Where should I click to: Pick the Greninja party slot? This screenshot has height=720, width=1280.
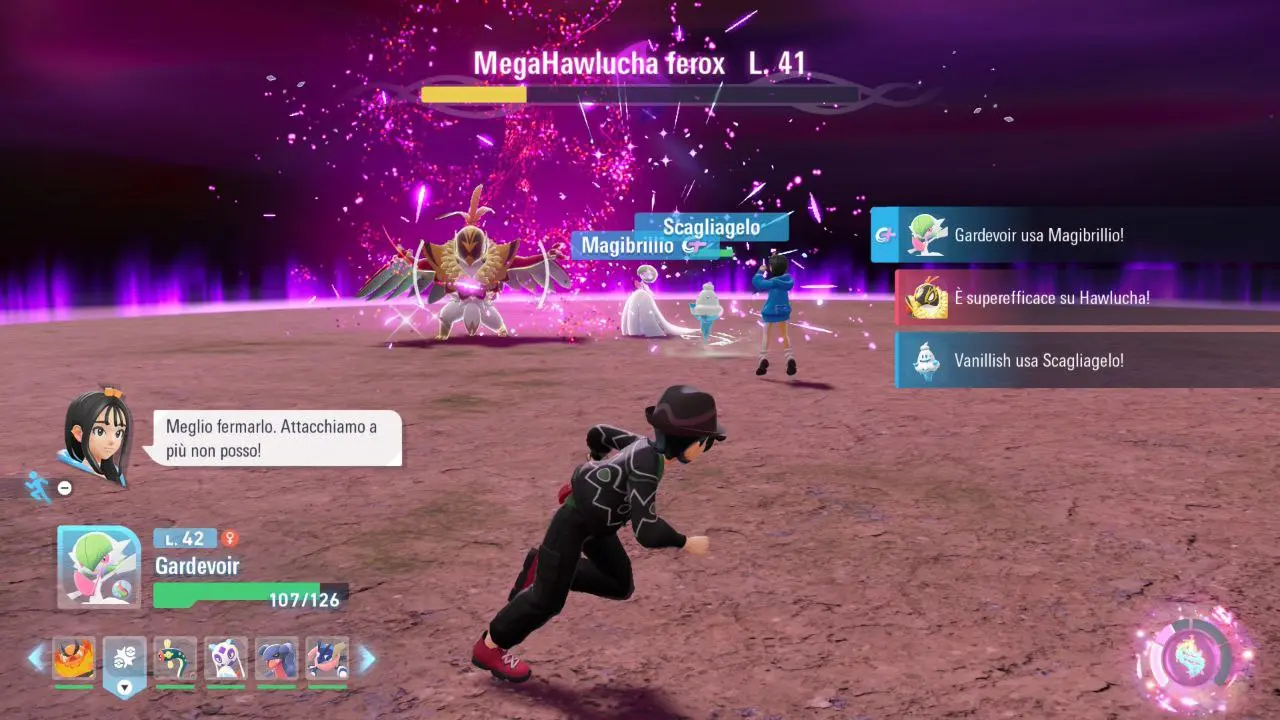(327, 659)
